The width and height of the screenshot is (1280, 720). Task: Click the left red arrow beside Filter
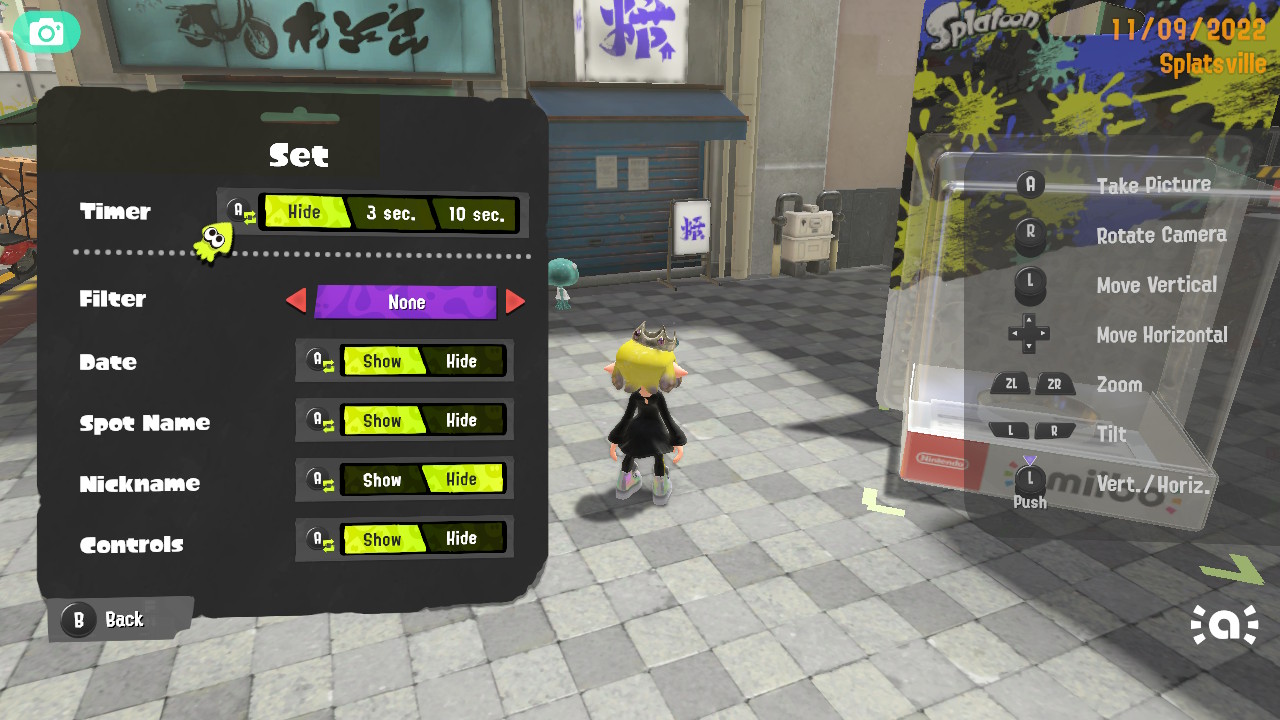299,301
